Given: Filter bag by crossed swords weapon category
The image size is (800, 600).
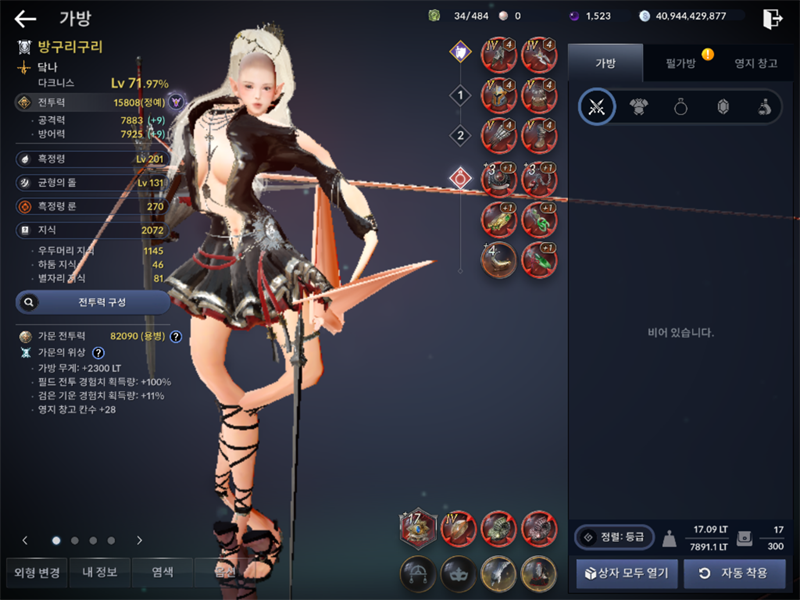Looking at the screenshot, I should coord(597,107).
